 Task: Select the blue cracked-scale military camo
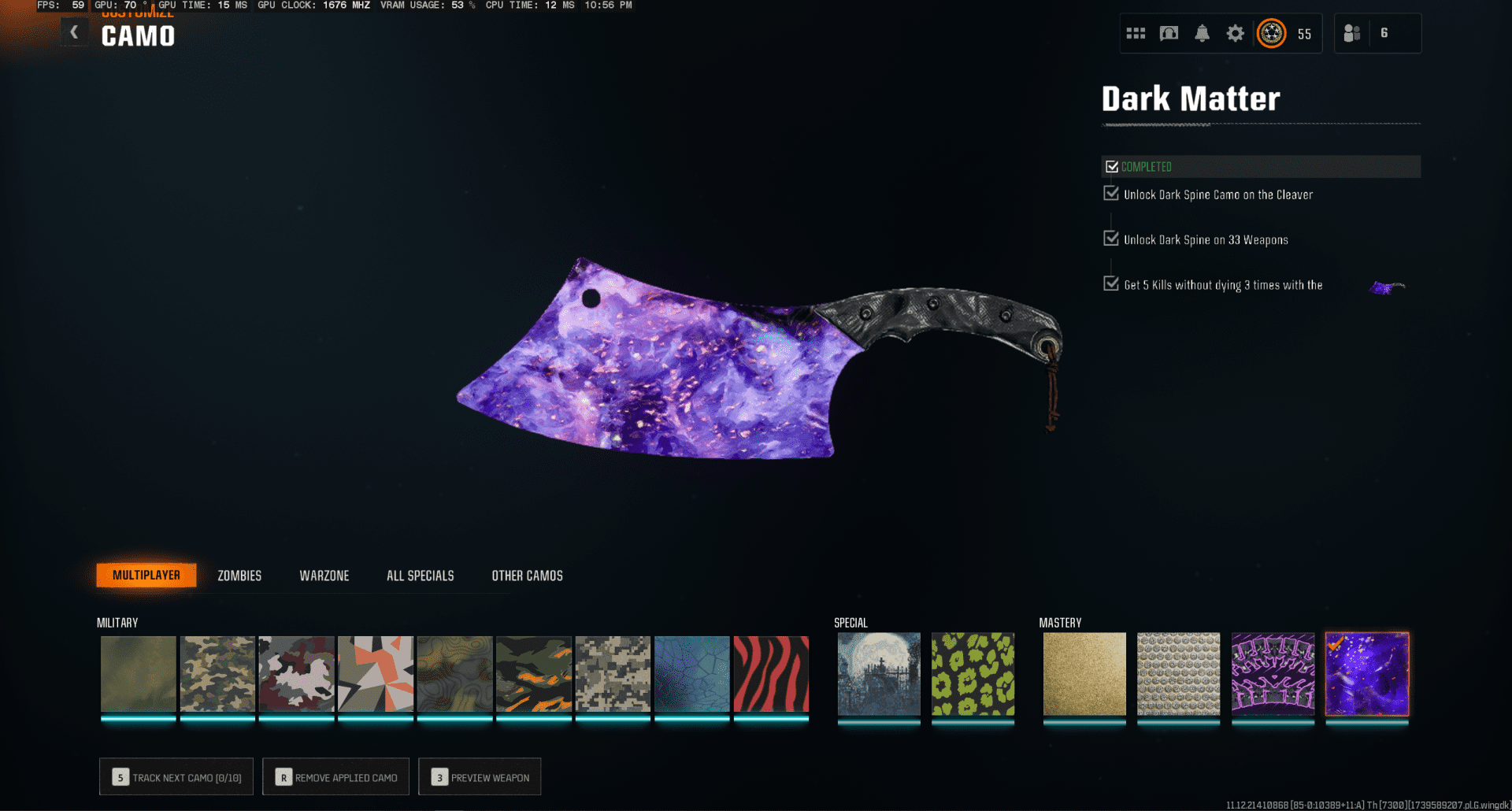(691, 674)
